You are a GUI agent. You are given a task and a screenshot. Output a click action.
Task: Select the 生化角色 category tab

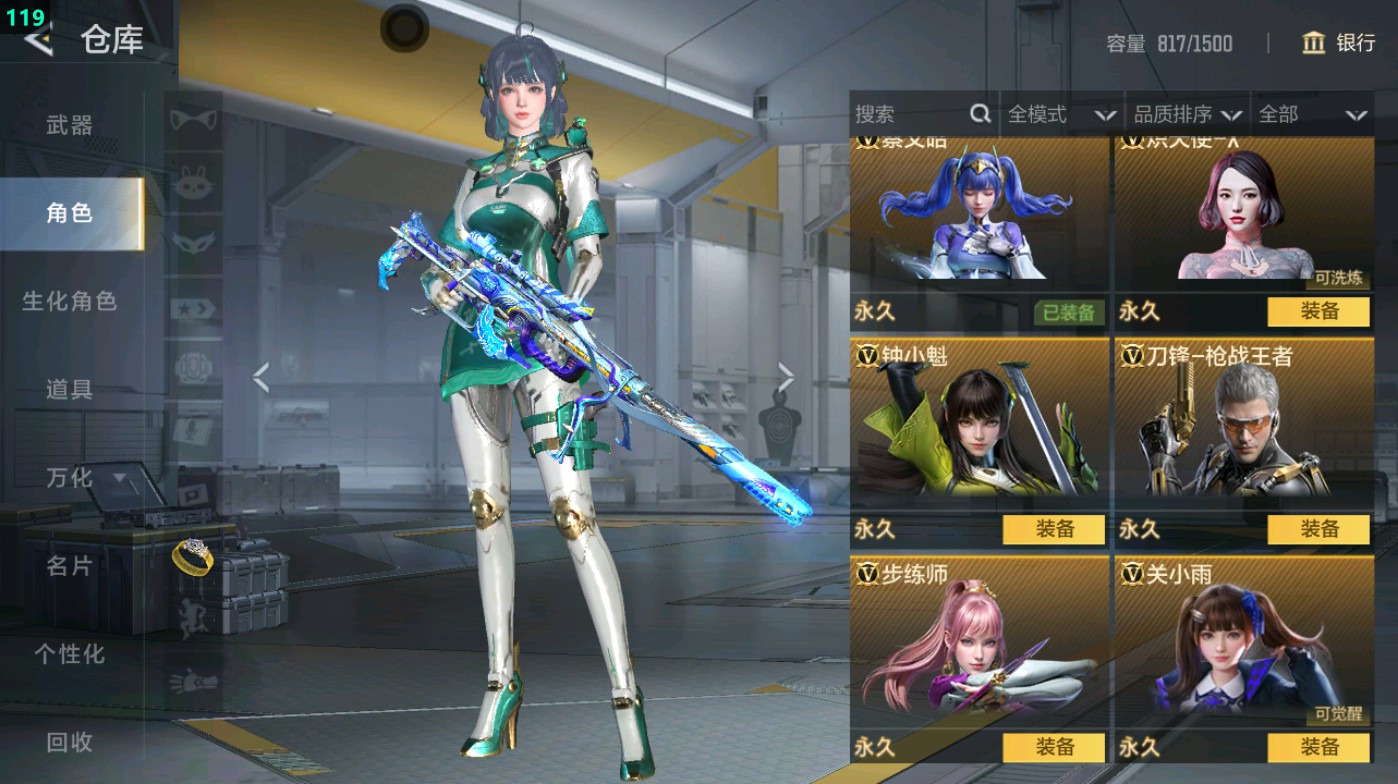click(70, 301)
